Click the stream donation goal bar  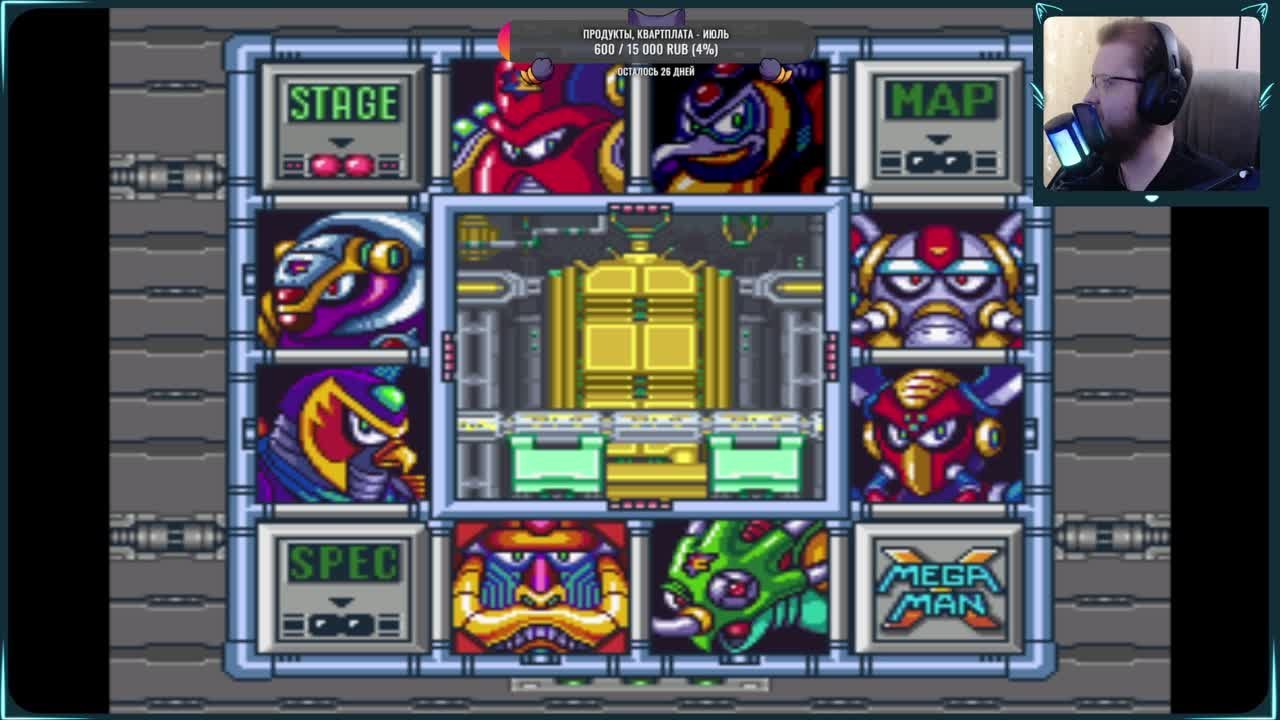(x=659, y=41)
